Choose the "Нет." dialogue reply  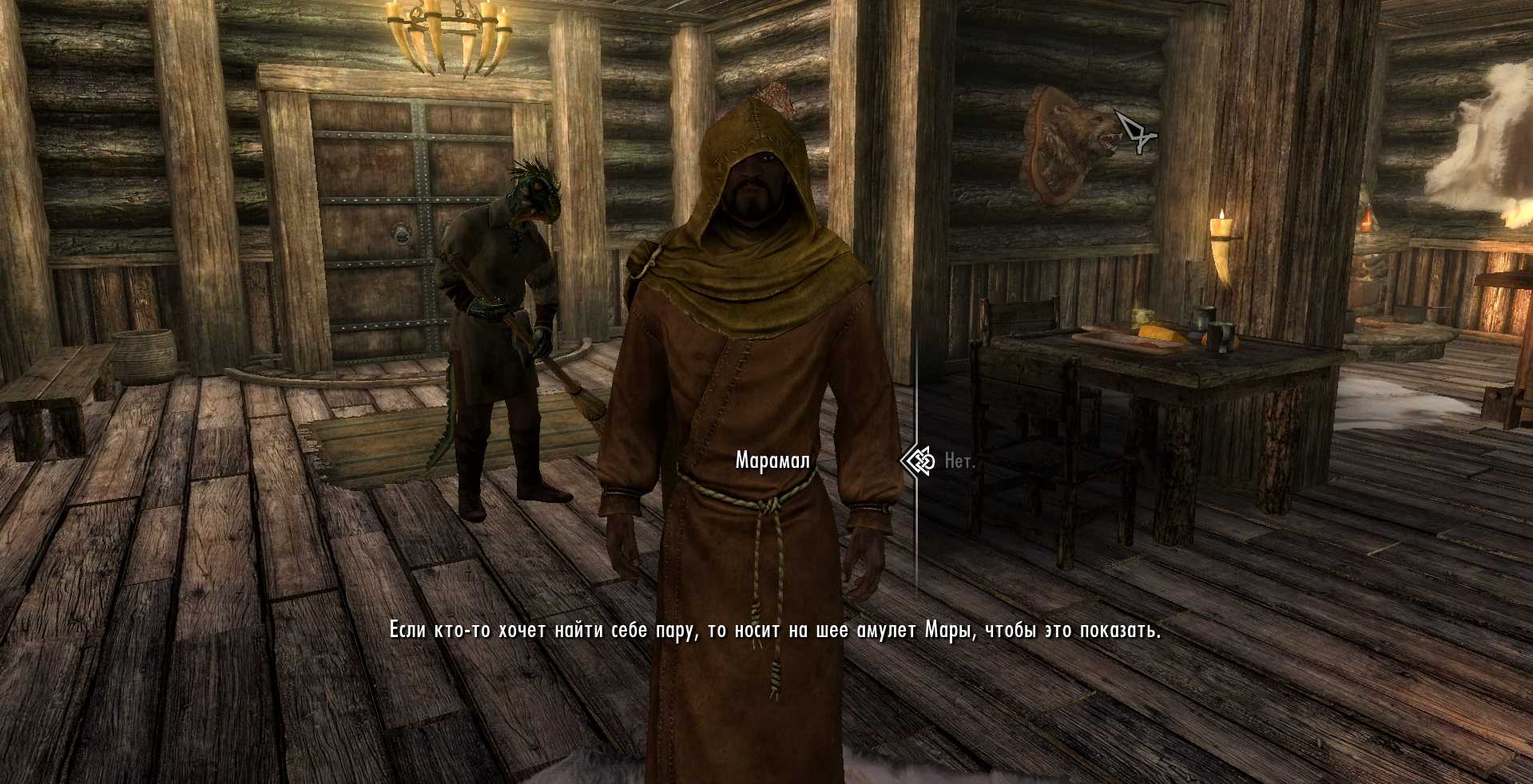tap(959, 461)
